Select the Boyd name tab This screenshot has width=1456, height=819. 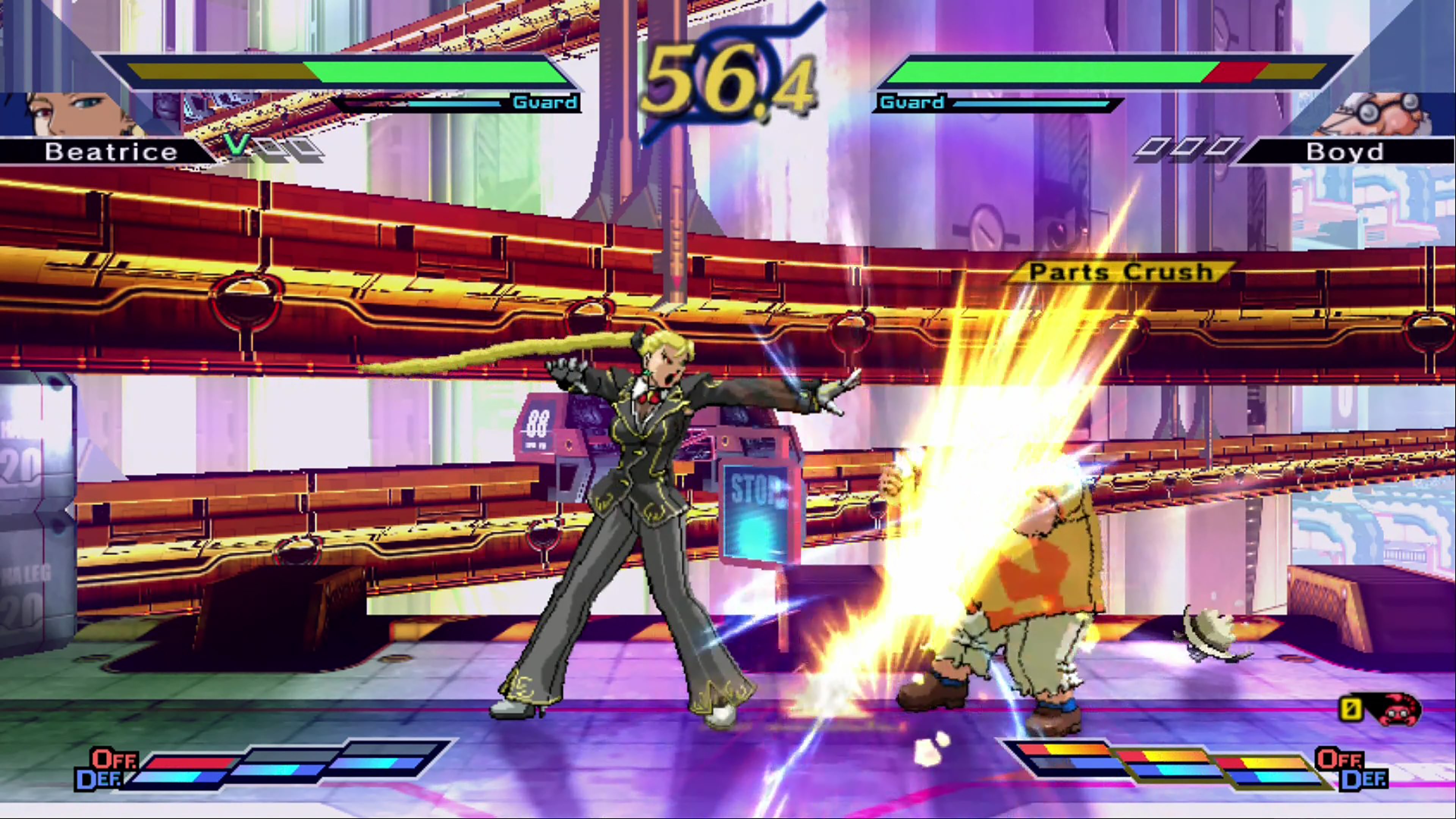[x=1345, y=152]
